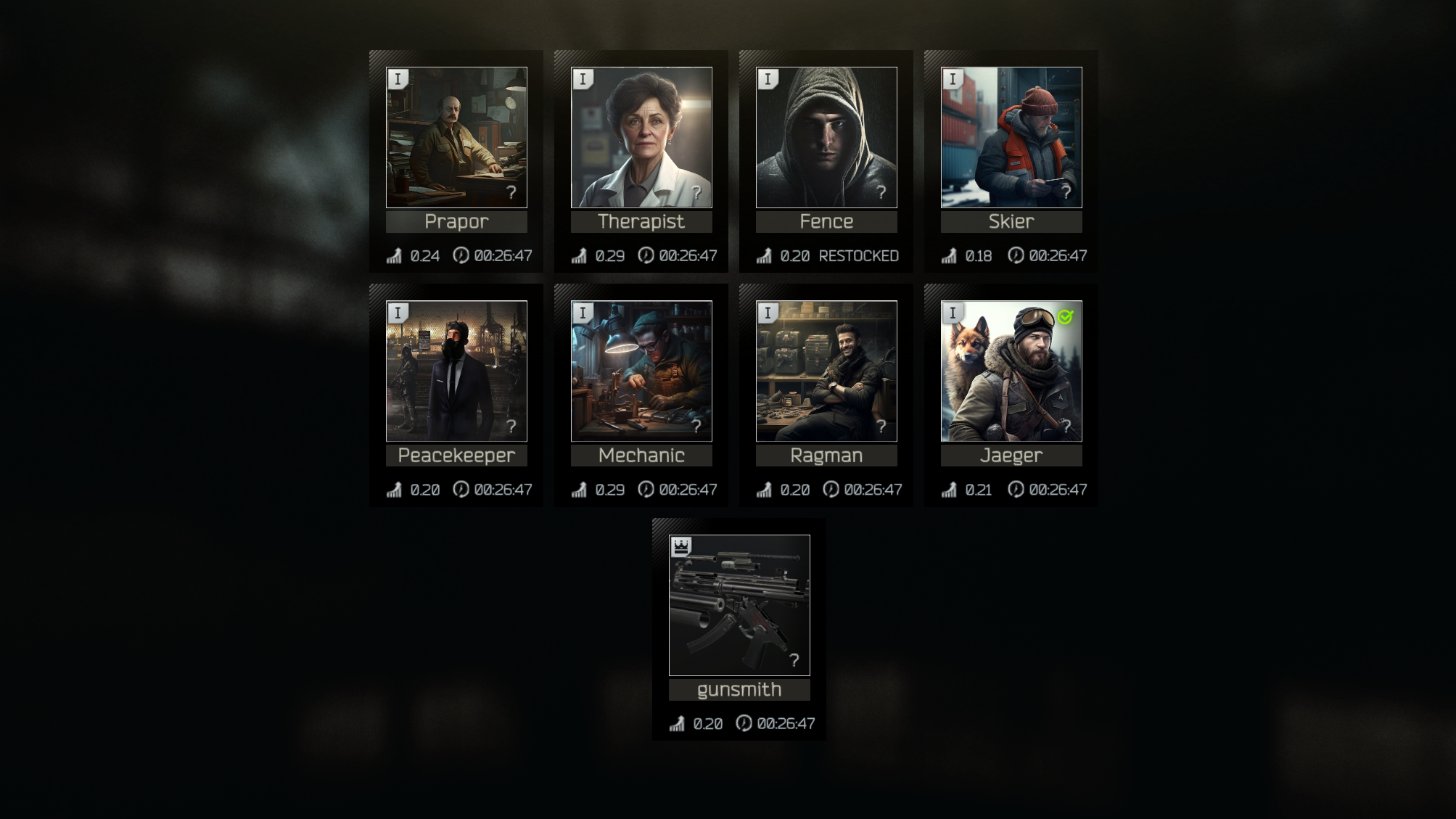1456x819 pixels.
Task: Choose the hooded Fence trader
Action: pyautogui.click(x=826, y=137)
